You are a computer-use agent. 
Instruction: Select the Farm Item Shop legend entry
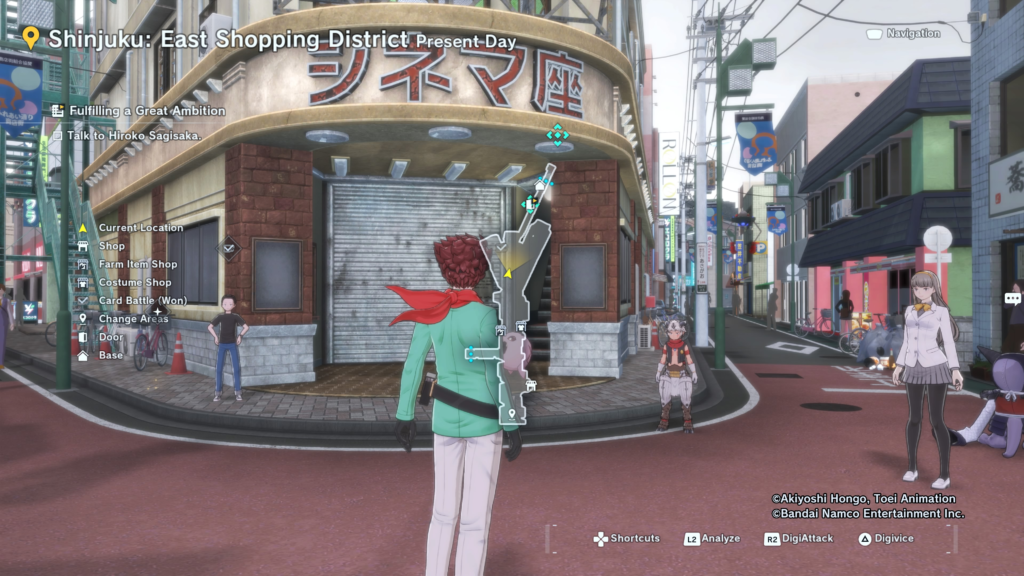pyautogui.click(x=137, y=264)
